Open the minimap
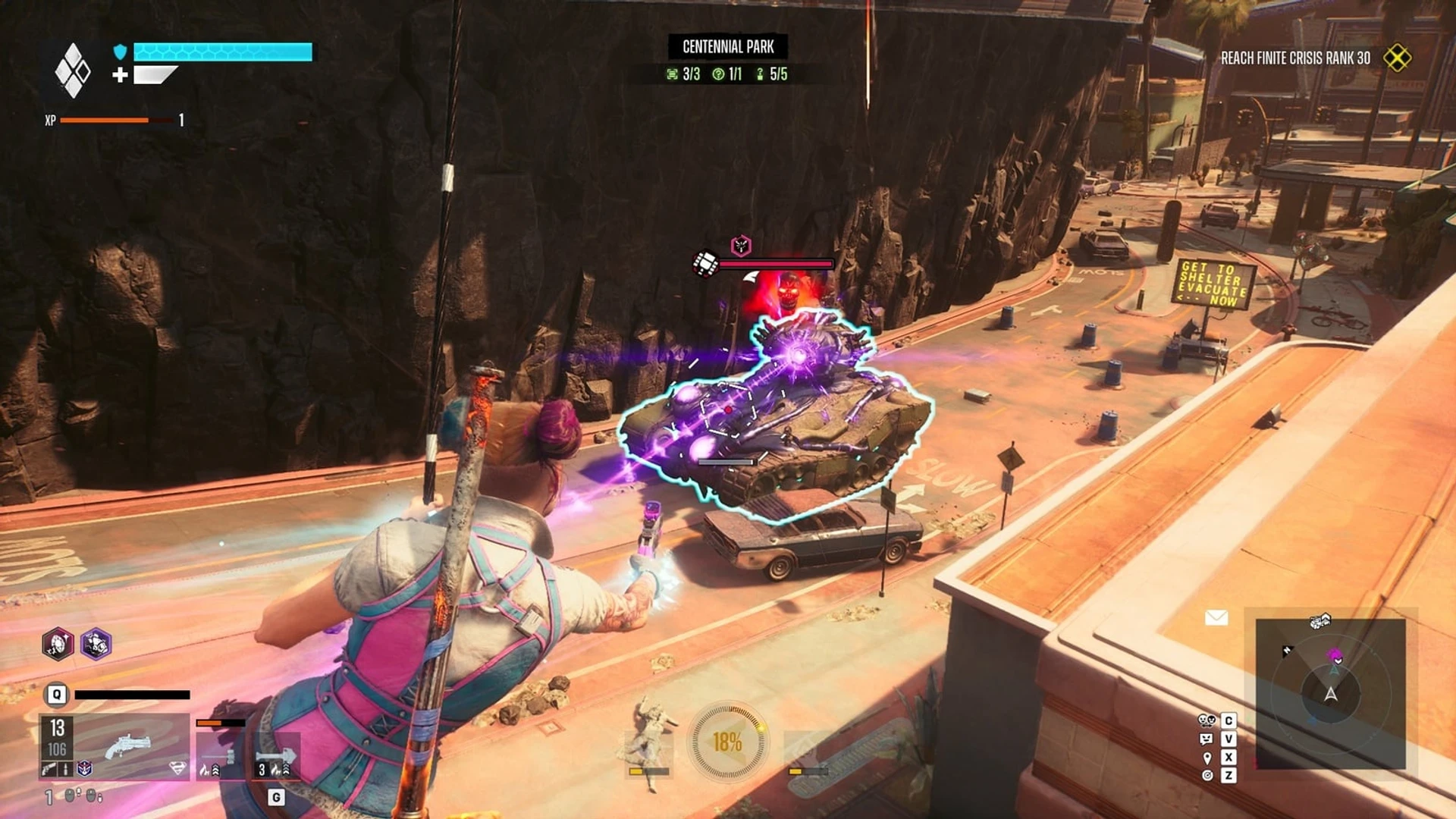This screenshot has width=1456, height=819. click(1330, 693)
